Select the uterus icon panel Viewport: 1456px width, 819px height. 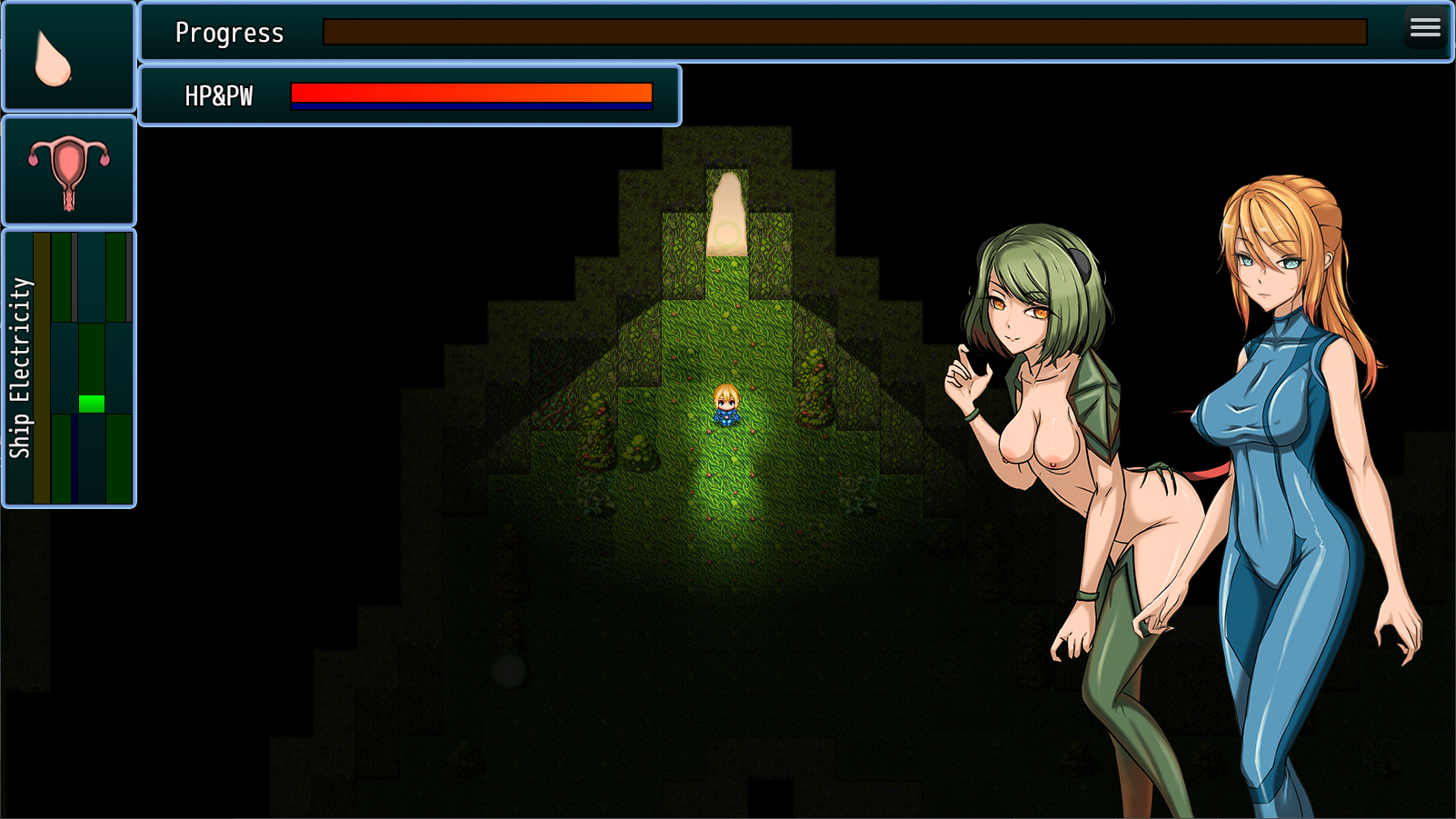[68, 171]
